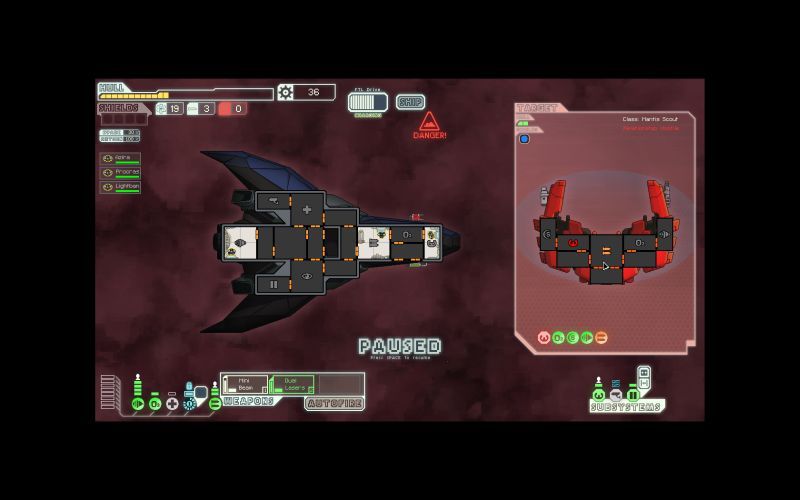Click the weapons system power icon
This screenshot has width=800, height=500.
tap(214, 404)
